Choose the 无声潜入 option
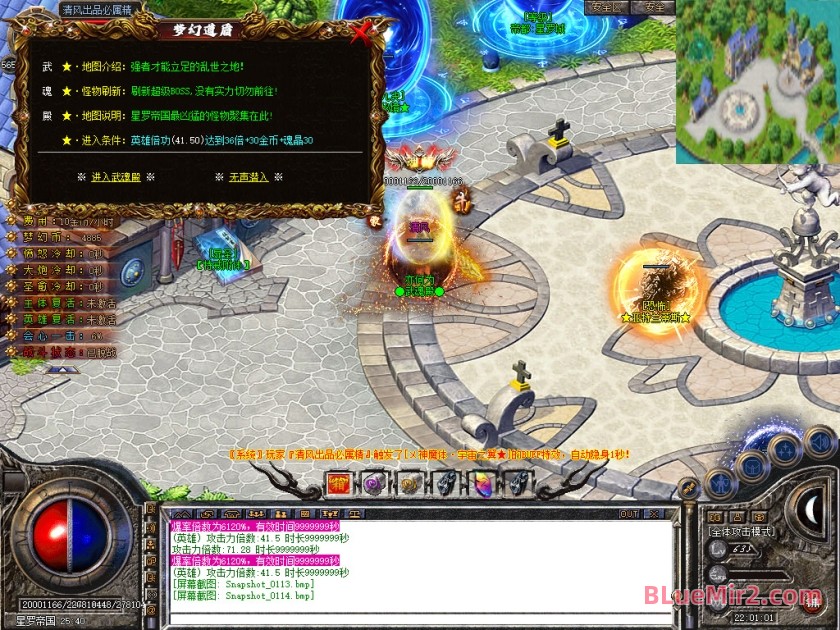The image size is (840, 630). pos(248,176)
